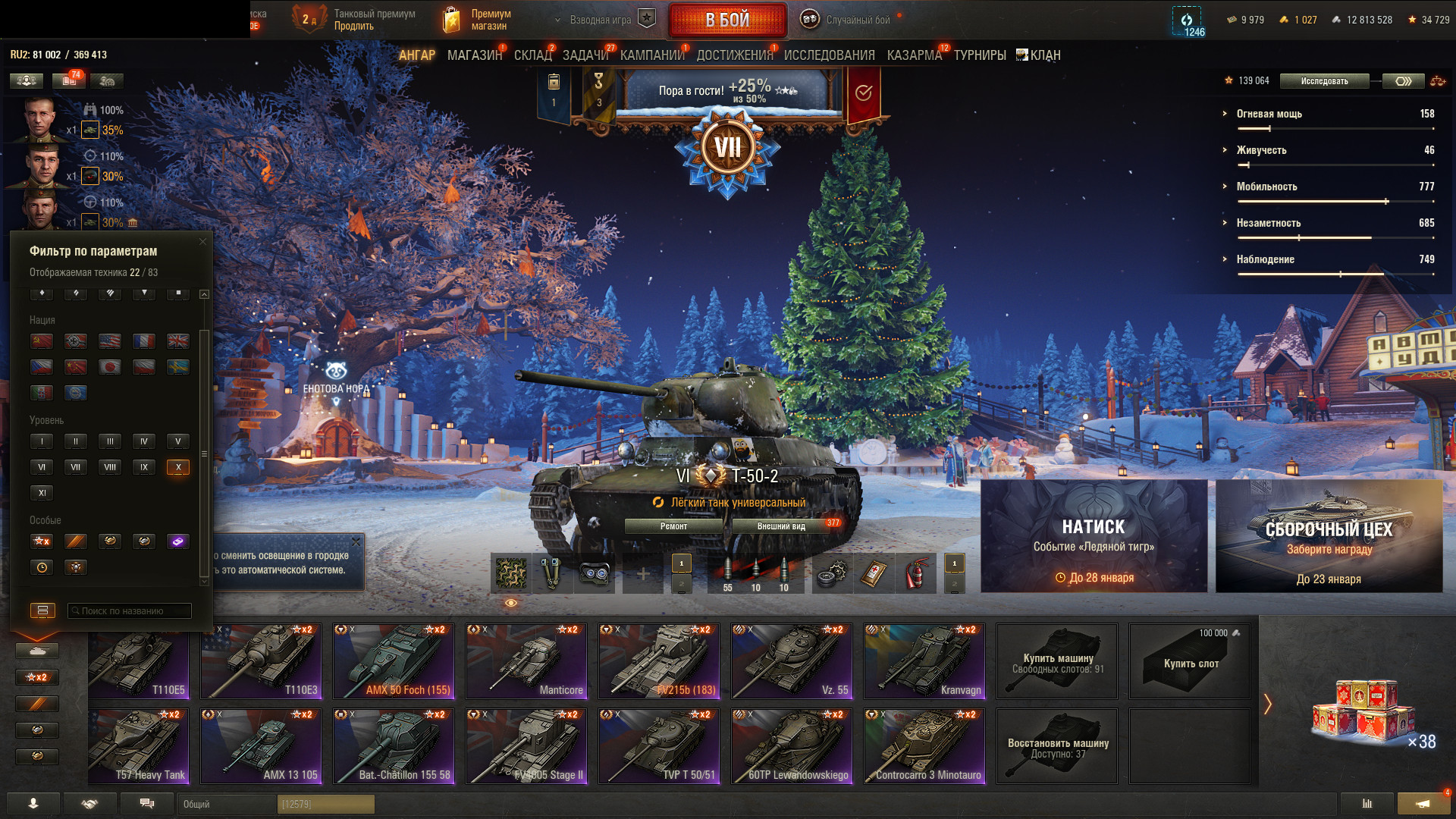Viewport: 1456px width, 819px height.
Task: Start battle with the В БОЙ button
Action: click(727, 20)
